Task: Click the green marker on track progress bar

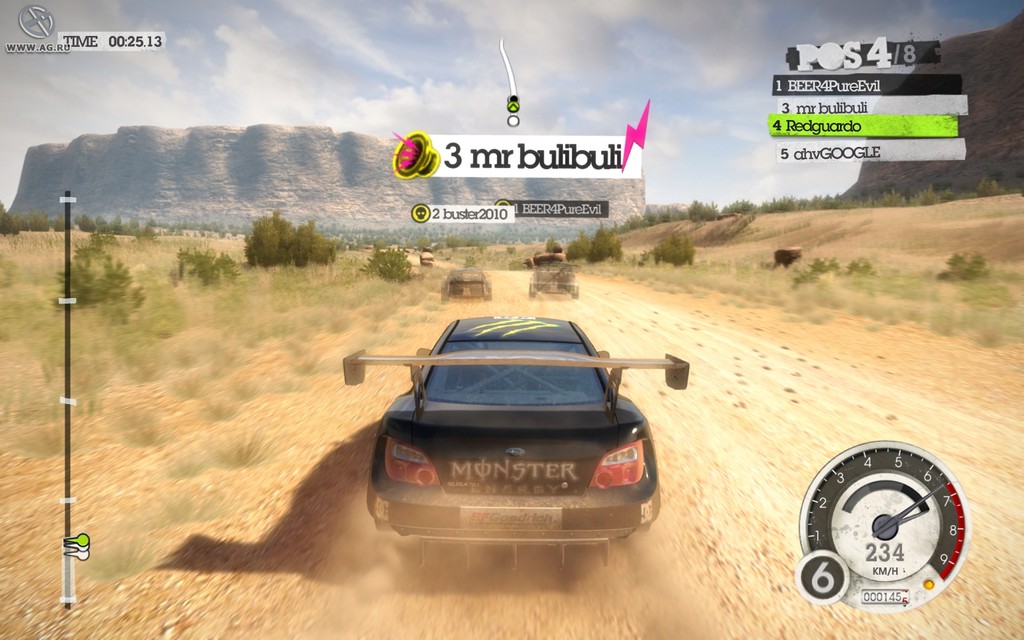Action: coord(76,543)
